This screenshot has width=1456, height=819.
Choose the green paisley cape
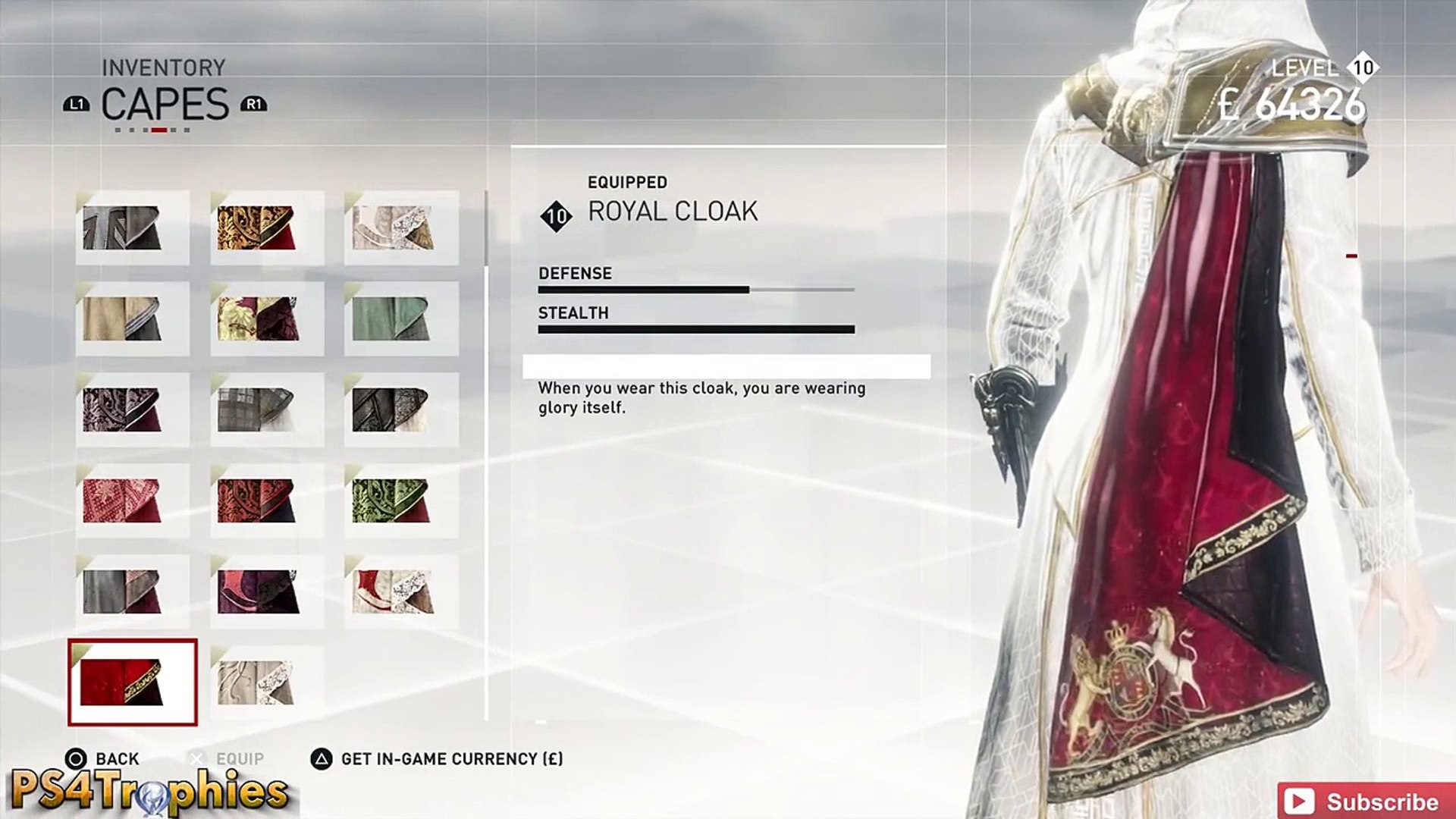(x=400, y=500)
